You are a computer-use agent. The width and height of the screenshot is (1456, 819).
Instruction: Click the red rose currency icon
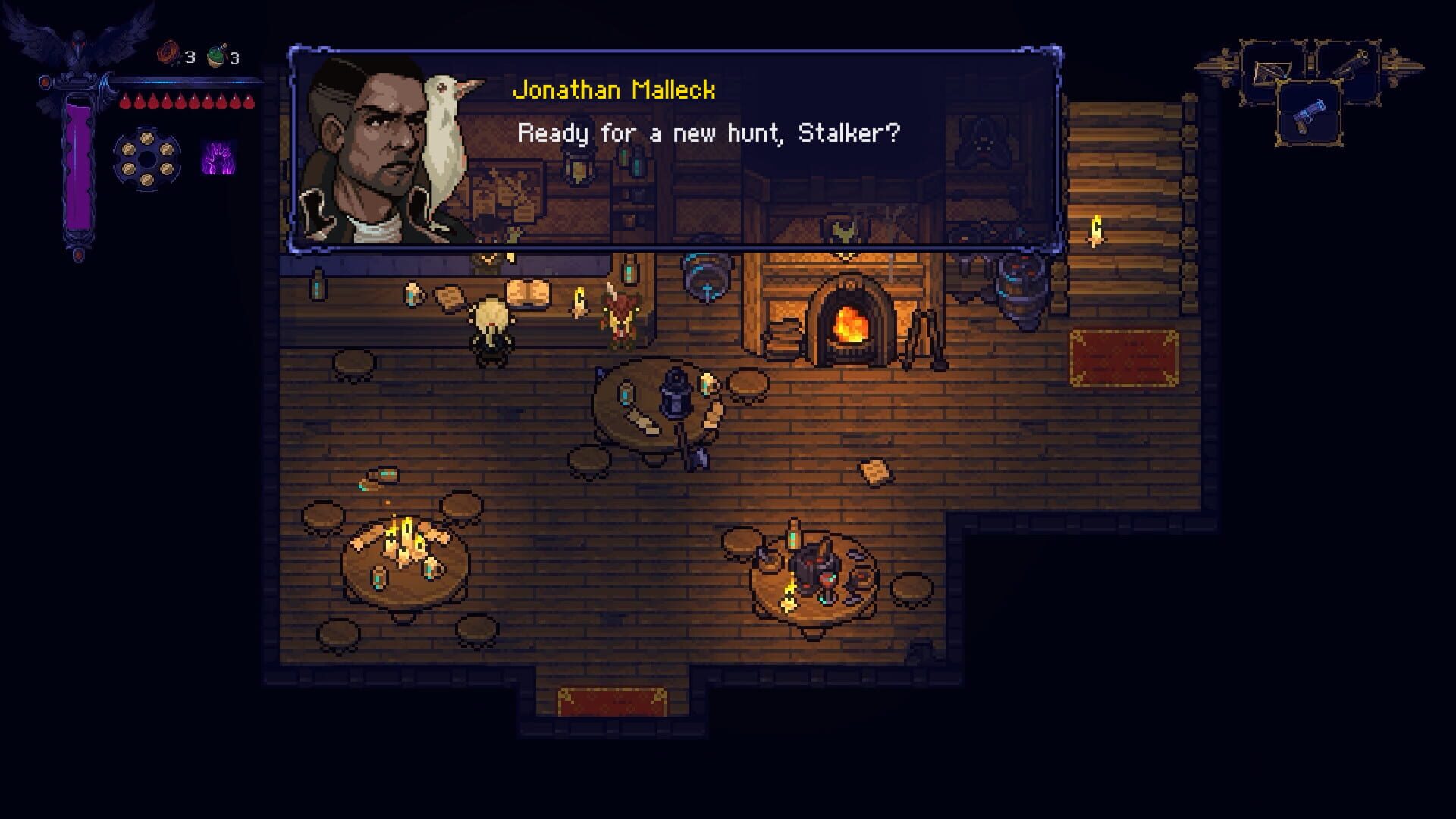(x=167, y=55)
